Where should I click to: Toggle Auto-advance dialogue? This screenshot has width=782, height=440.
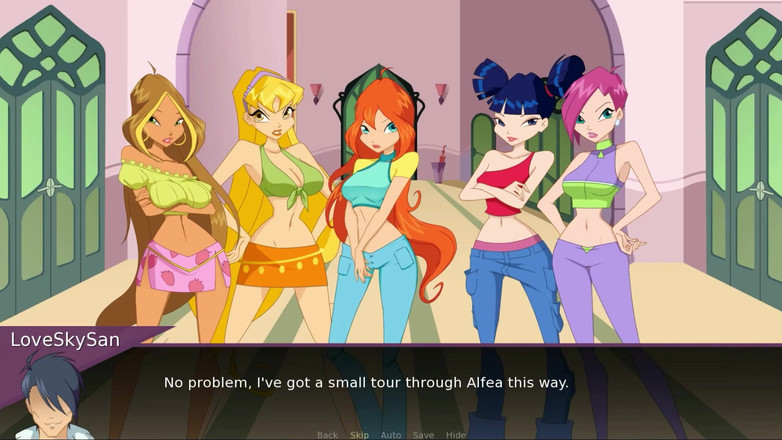(x=391, y=435)
